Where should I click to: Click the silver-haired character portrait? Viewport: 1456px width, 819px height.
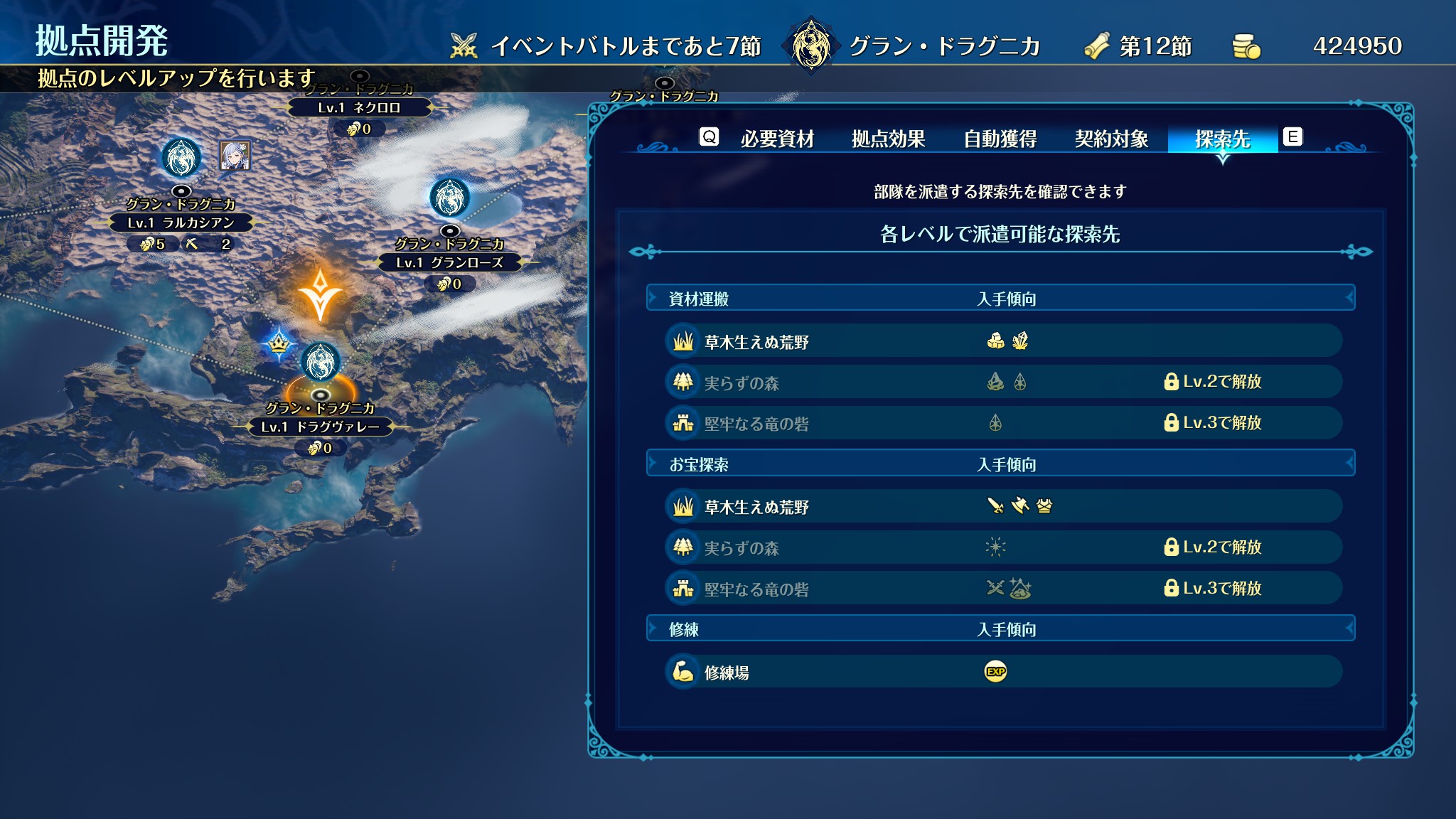[x=235, y=156]
